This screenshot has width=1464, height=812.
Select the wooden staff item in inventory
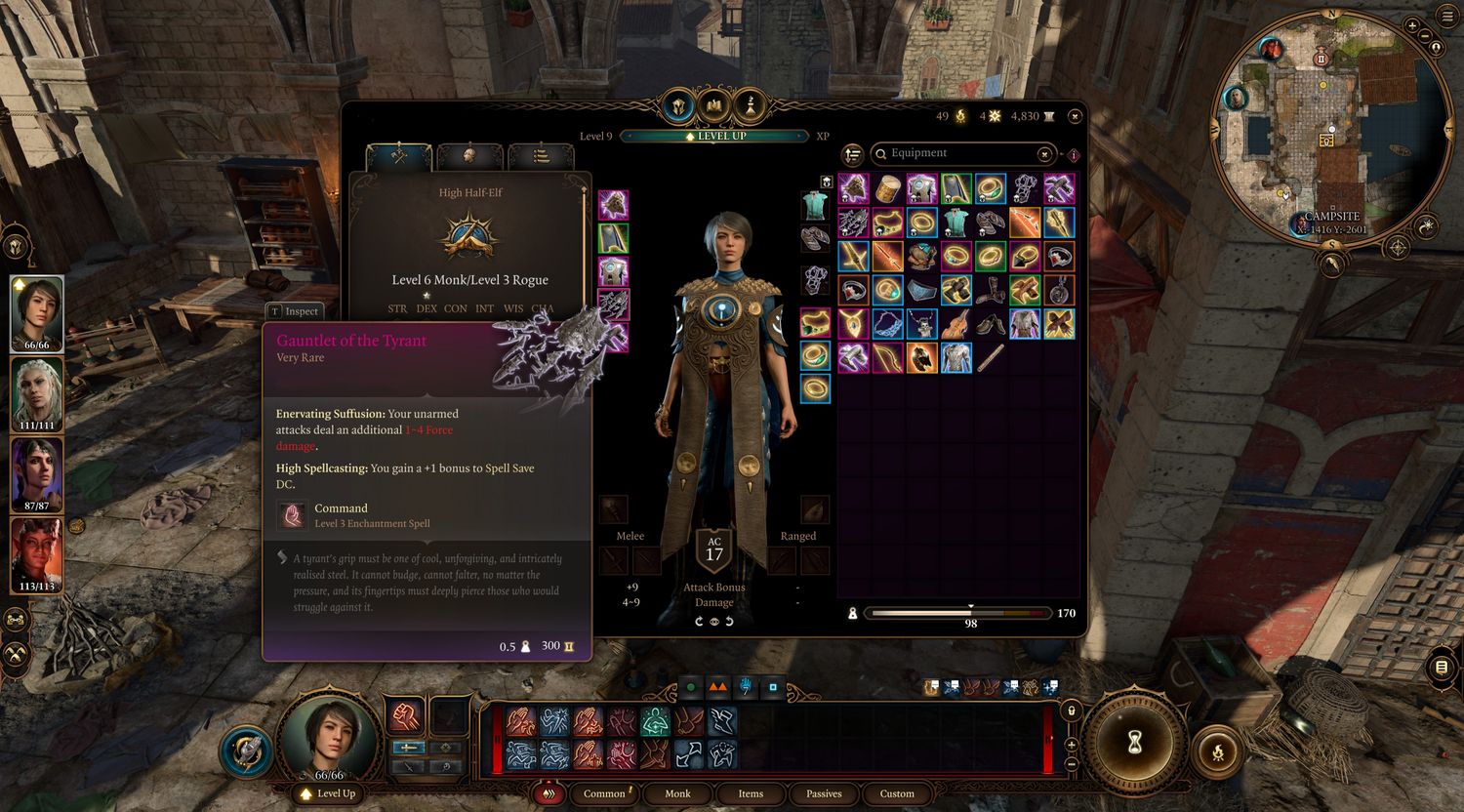[991, 357]
